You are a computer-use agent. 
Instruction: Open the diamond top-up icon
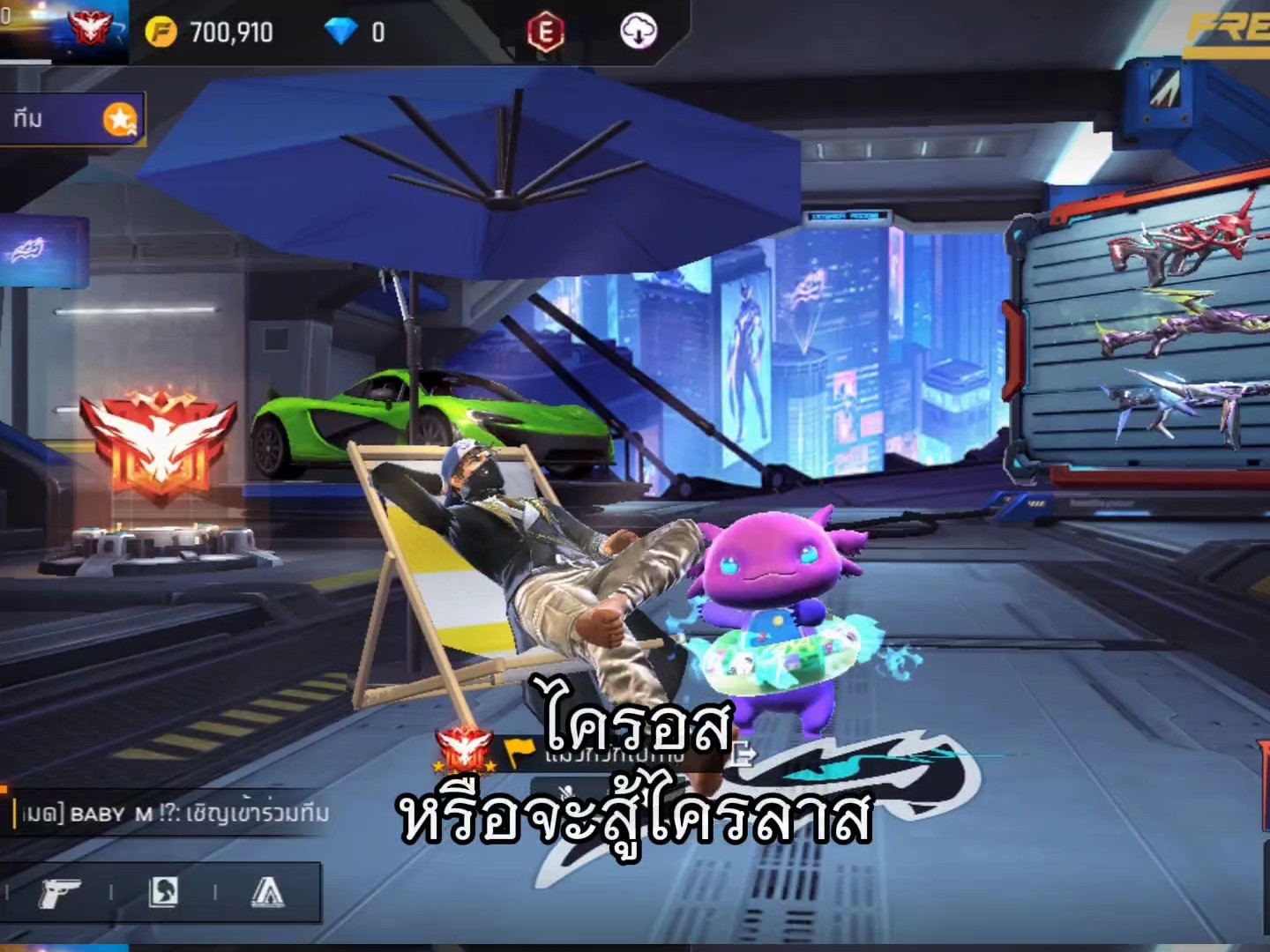tap(340, 33)
